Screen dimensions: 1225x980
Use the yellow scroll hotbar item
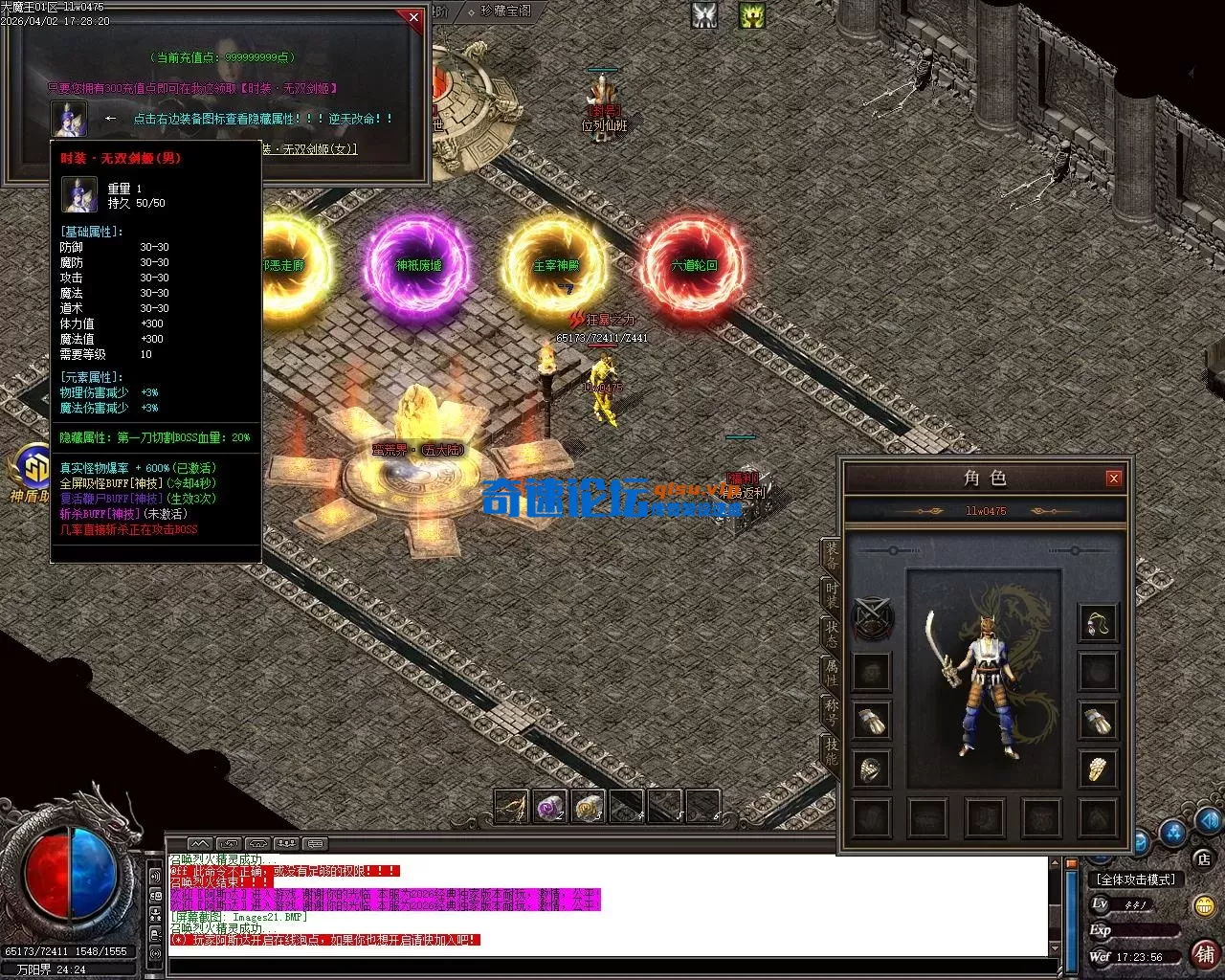[x=589, y=807]
